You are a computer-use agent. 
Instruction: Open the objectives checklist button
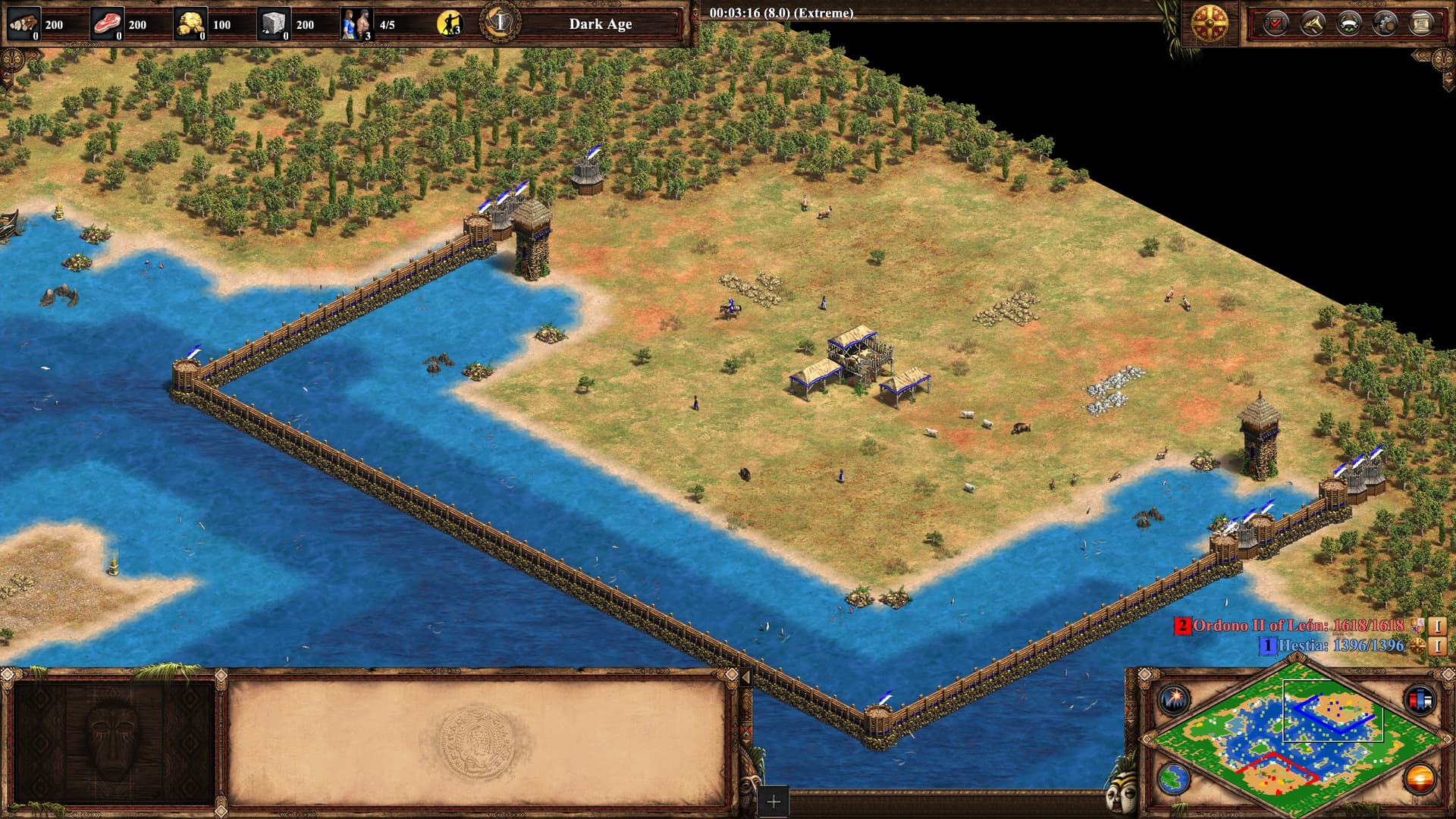pos(1276,24)
